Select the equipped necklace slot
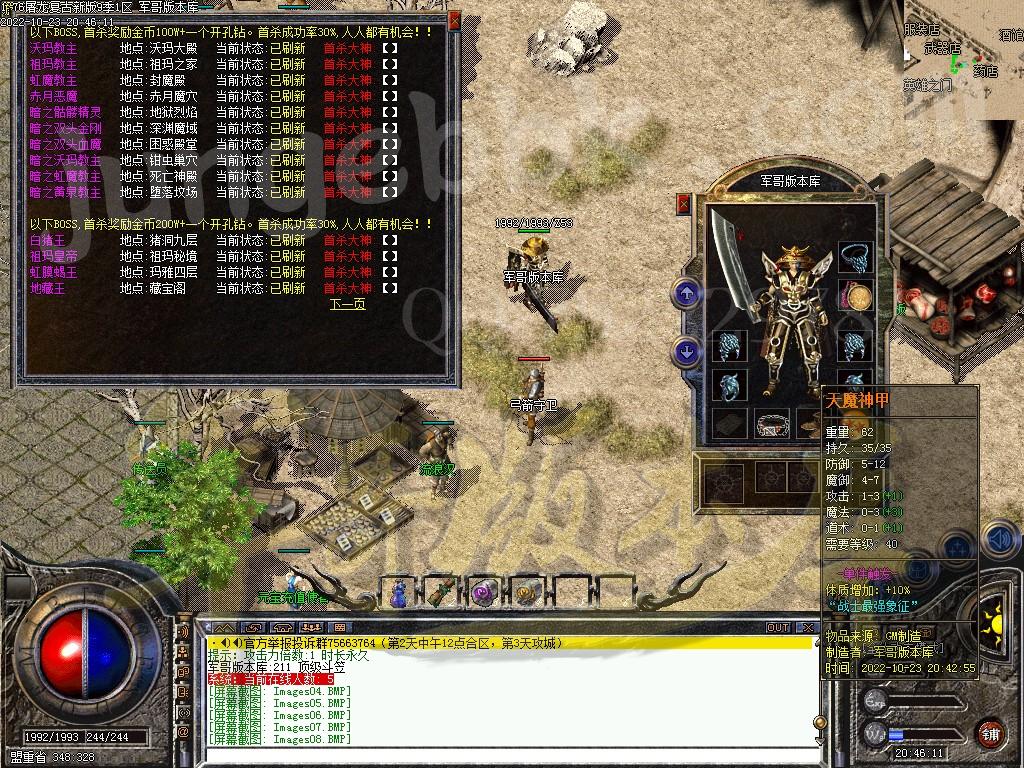 pyautogui.click(x=854, y=256)
